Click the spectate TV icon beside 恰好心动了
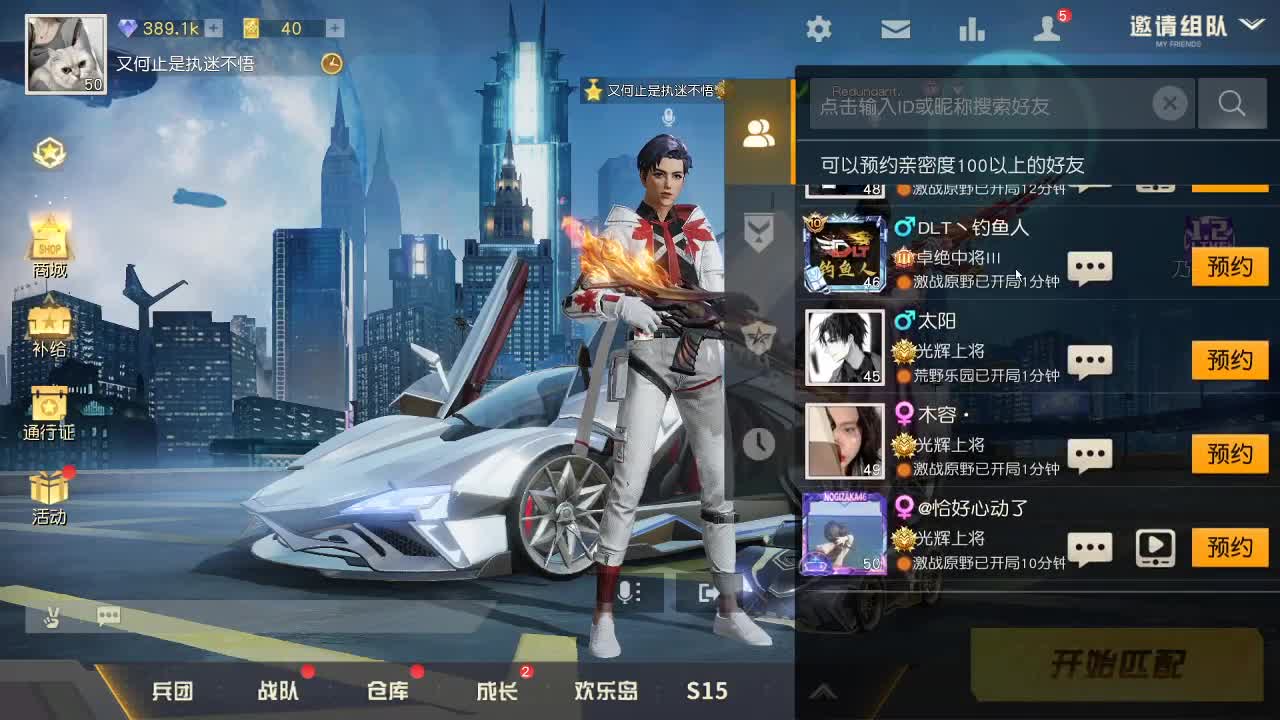This screenshot has height=720, width=1280. pos(1154,548)
